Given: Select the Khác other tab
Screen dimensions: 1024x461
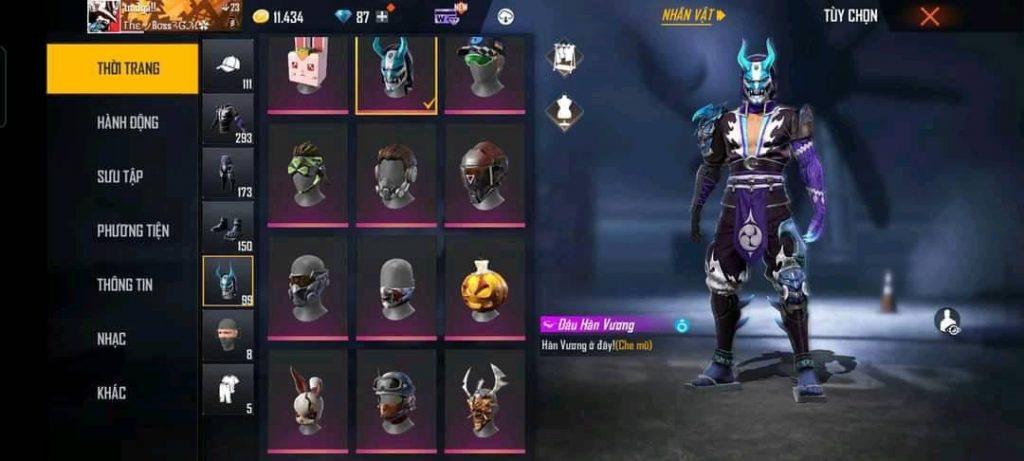Looking at the screenshot, I should point(111,393).
